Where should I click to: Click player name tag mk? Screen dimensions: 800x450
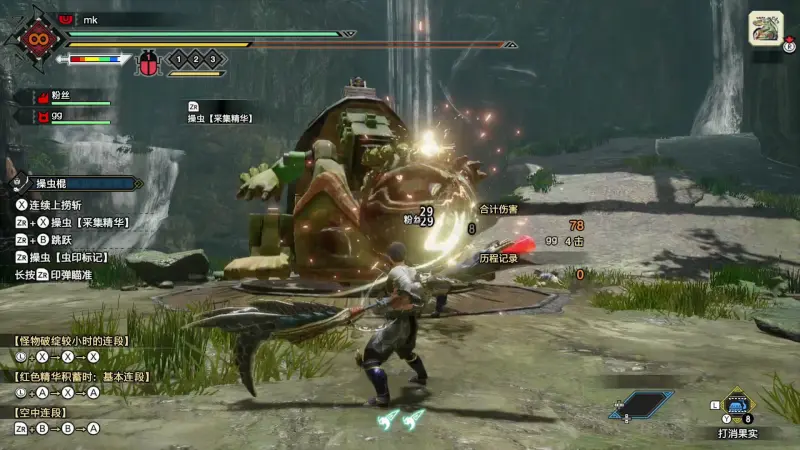coord(92,19)
